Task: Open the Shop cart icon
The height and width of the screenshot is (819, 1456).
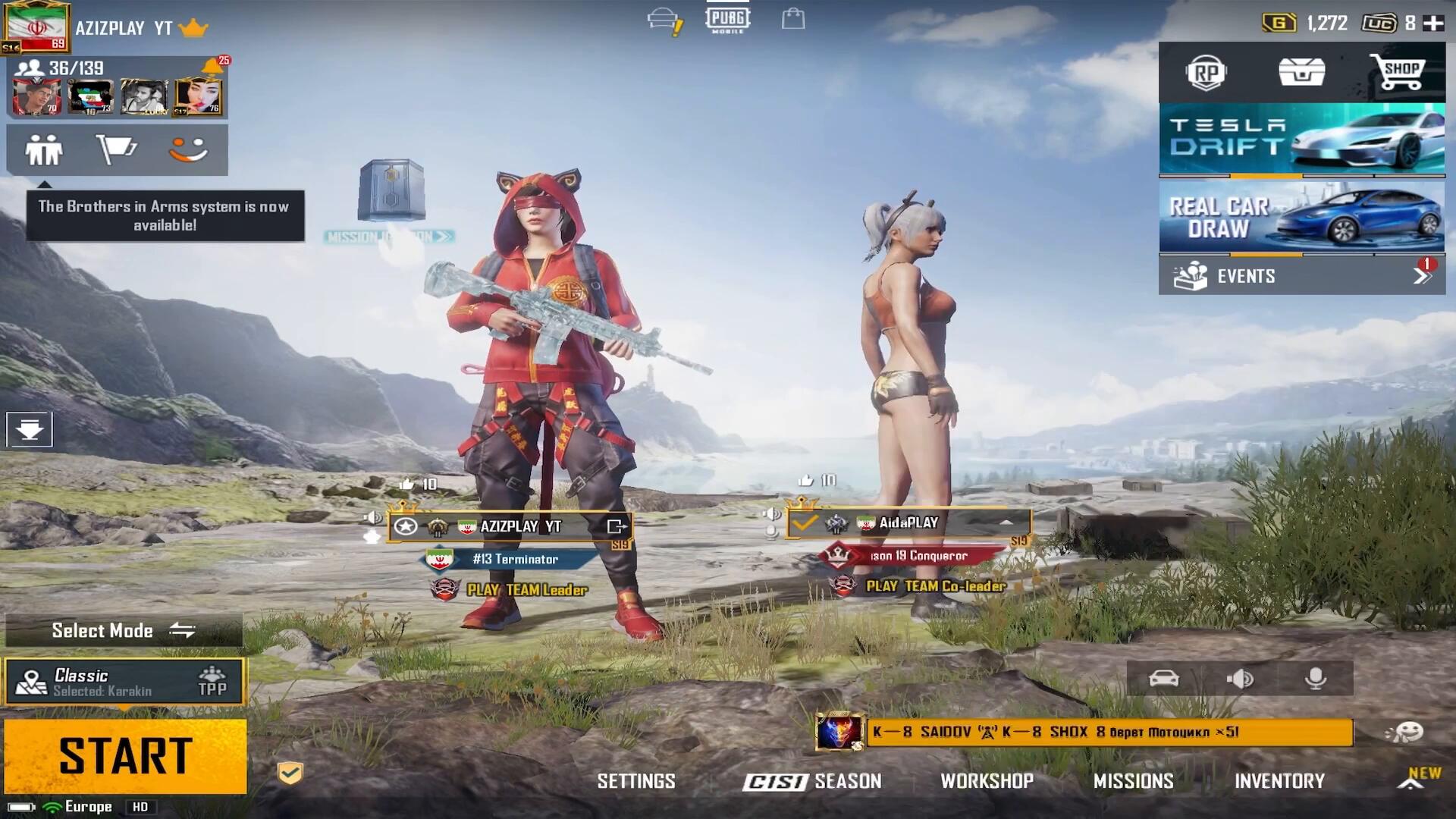Action: (x=1397, y=72)
